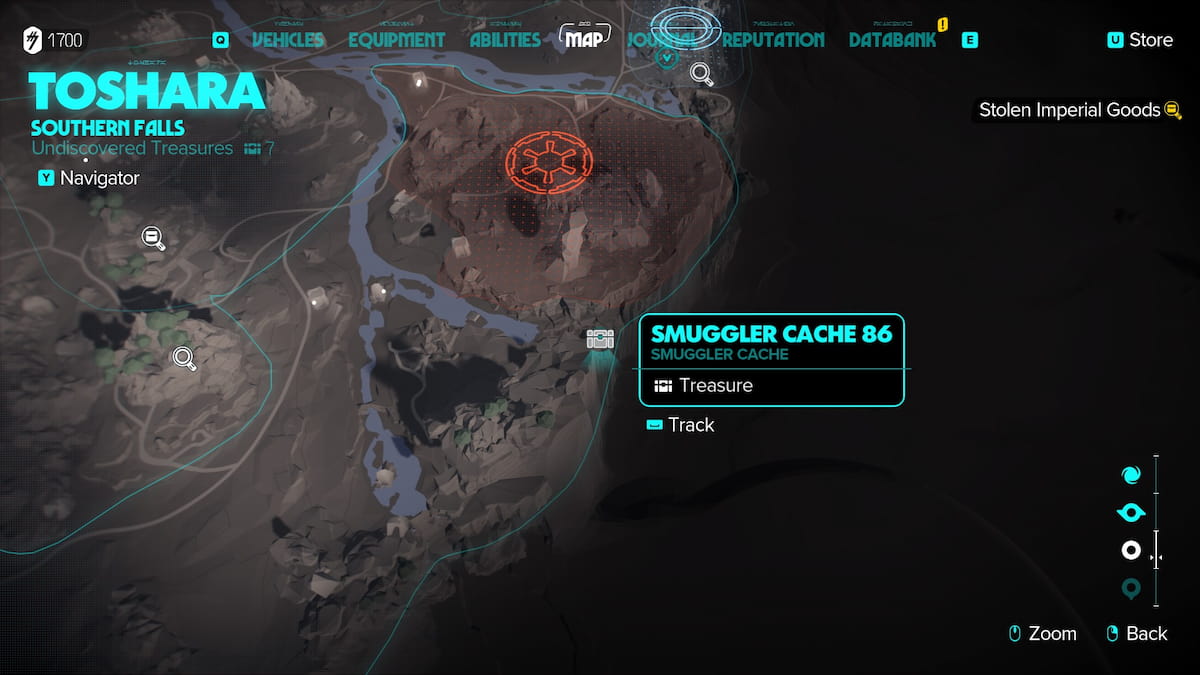Open the Equipment tab
1200x675 pixels.
pos(396,40)
